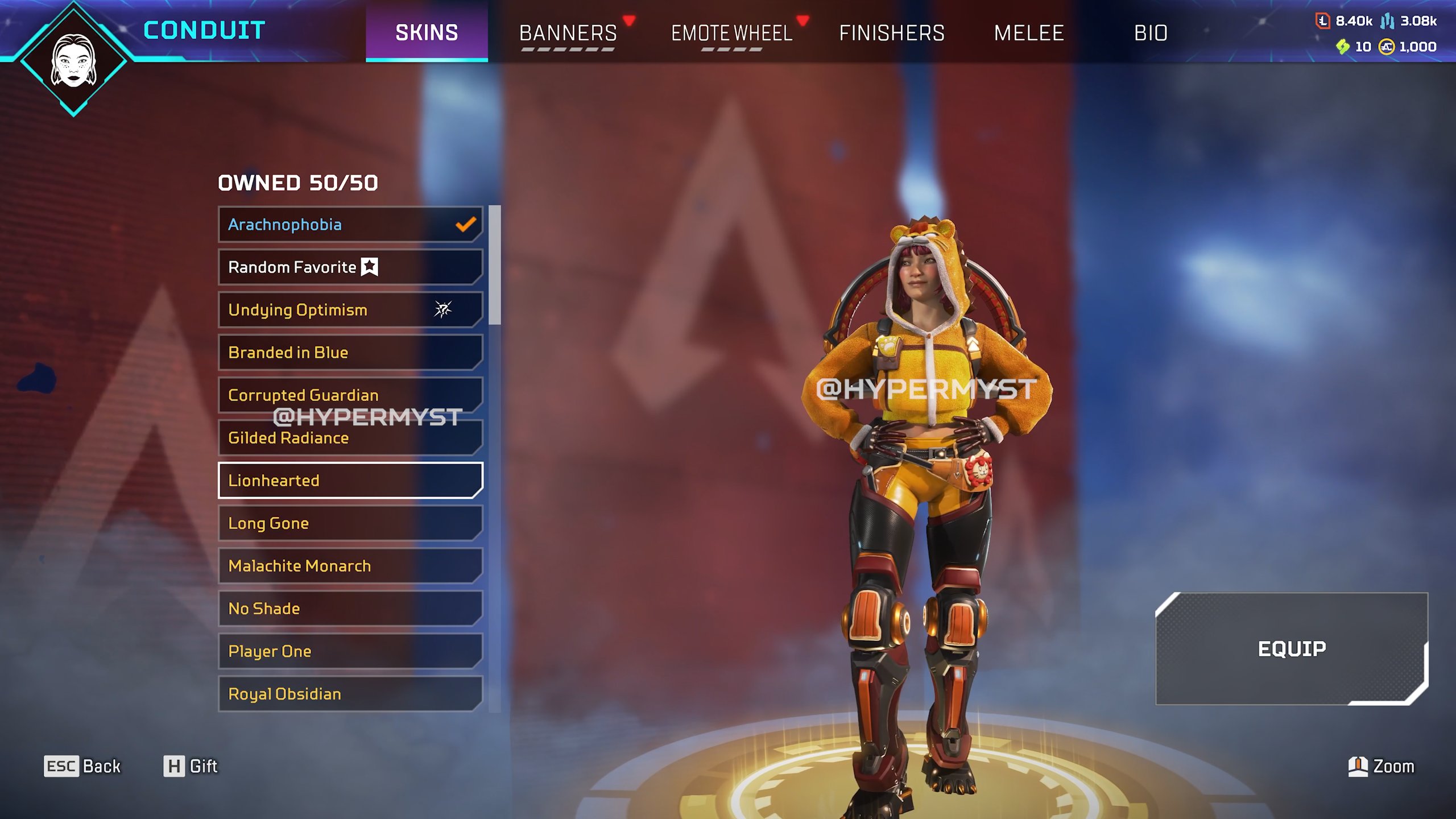Click the skin list scrollbar
This screenshot has width=1456, height=819.
point(495,265)
